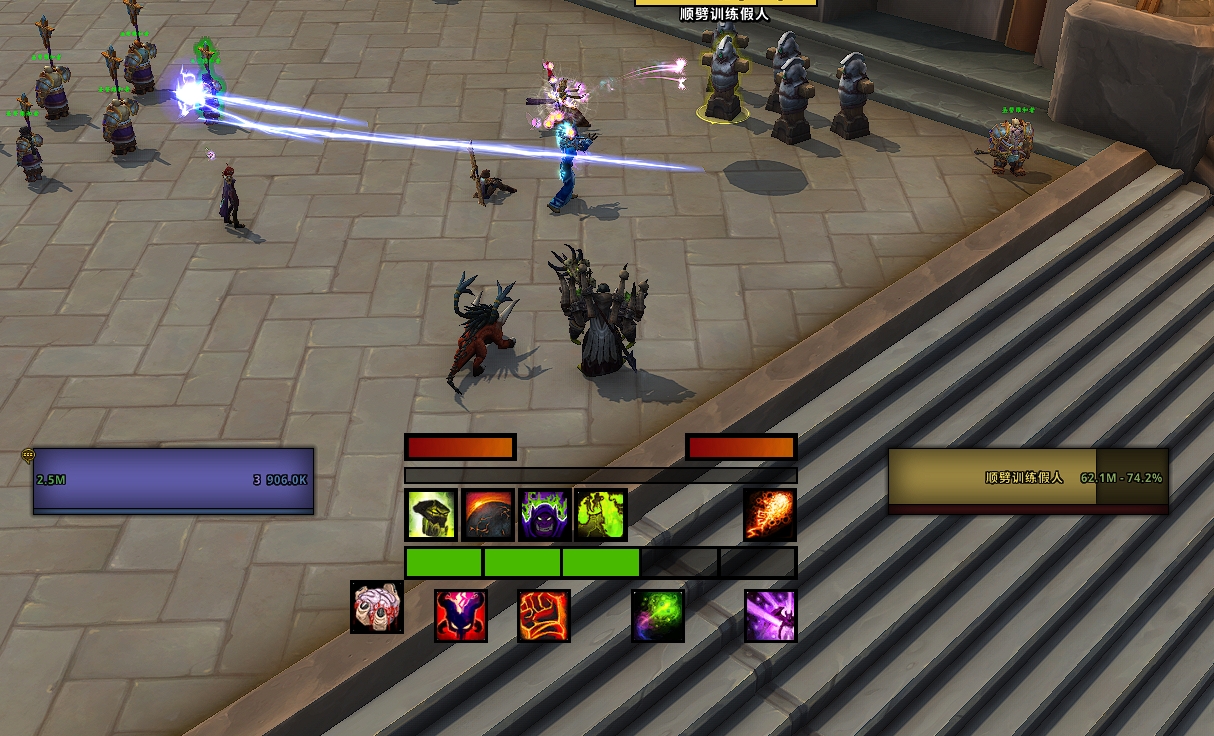
Task: Click the purple player unit frame
Action: tap(174, 481)
